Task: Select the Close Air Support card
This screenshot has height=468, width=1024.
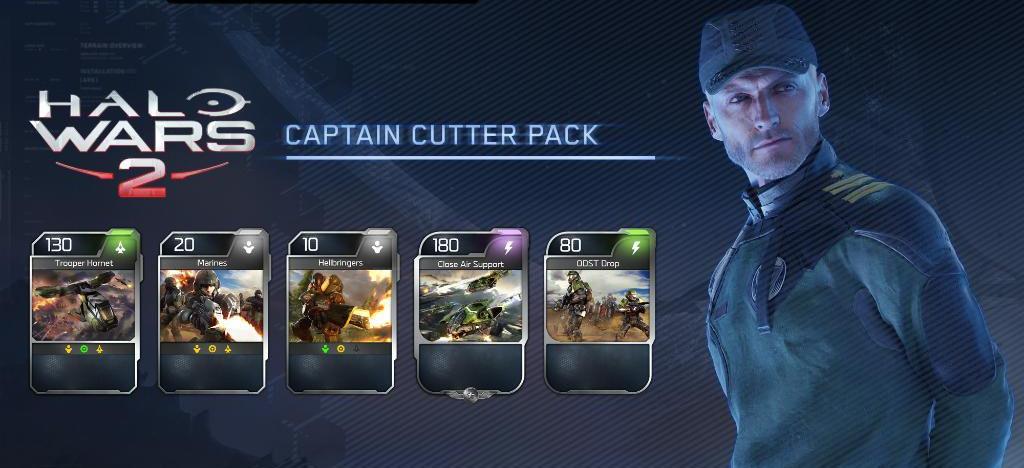Action: tap(470, 310)
